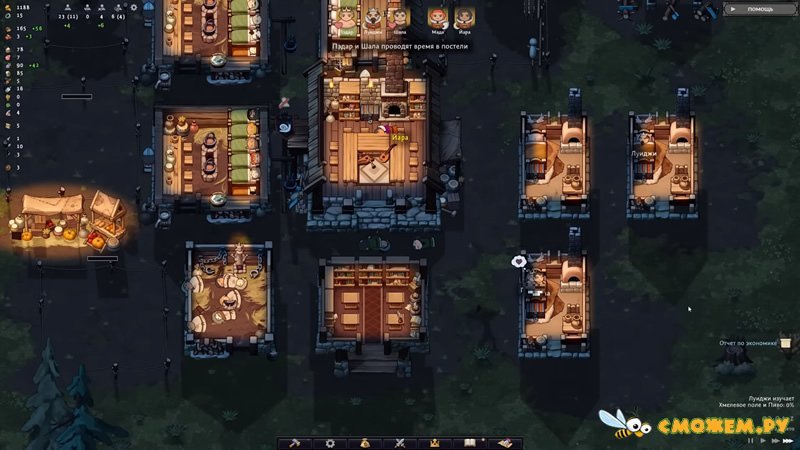Image resolution: width=800 pixels, height=450 pixels.
Task: Select the Падар character portrait
Action: tap(347, 17)
